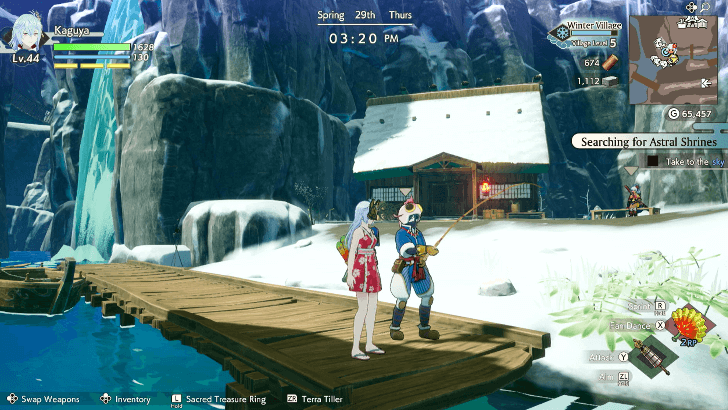Open the Inventory from the bottom bar

click(x=132, y=399)
